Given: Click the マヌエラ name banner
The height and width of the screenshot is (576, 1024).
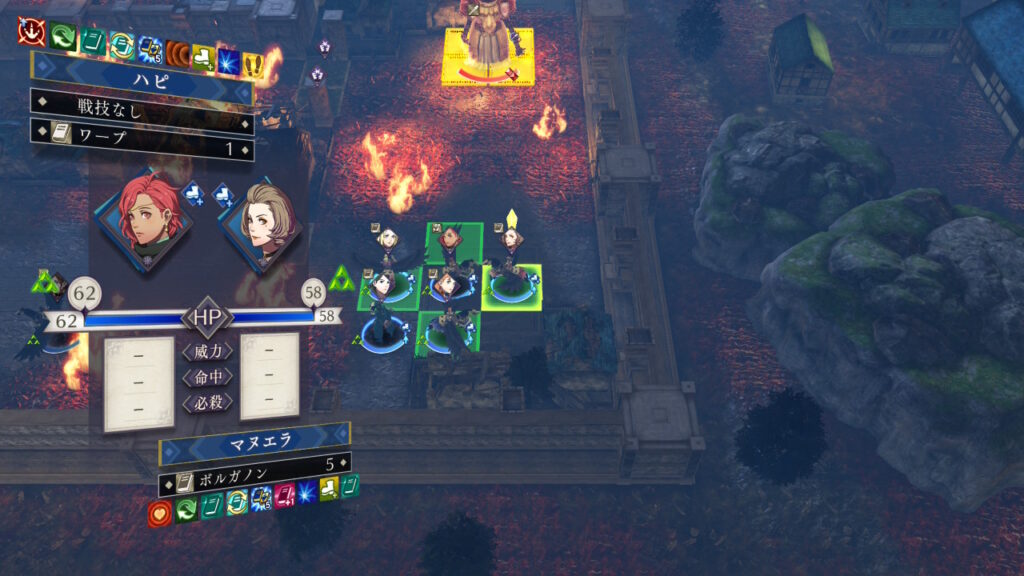Looking at the screenshot, I should 254,441.
